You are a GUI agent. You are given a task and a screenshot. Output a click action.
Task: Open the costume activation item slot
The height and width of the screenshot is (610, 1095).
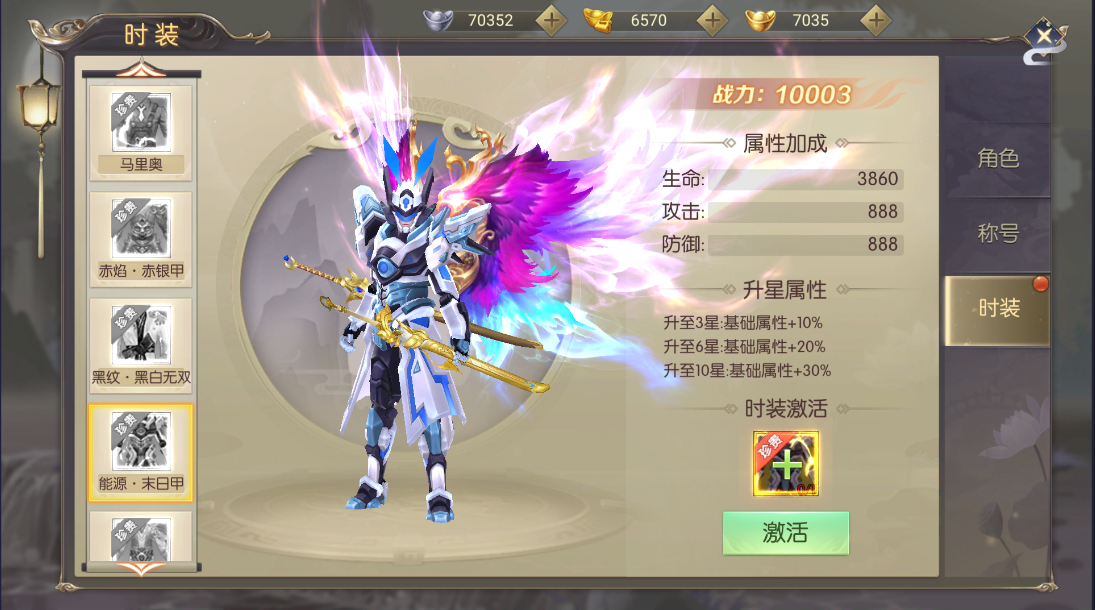point(786,463)
